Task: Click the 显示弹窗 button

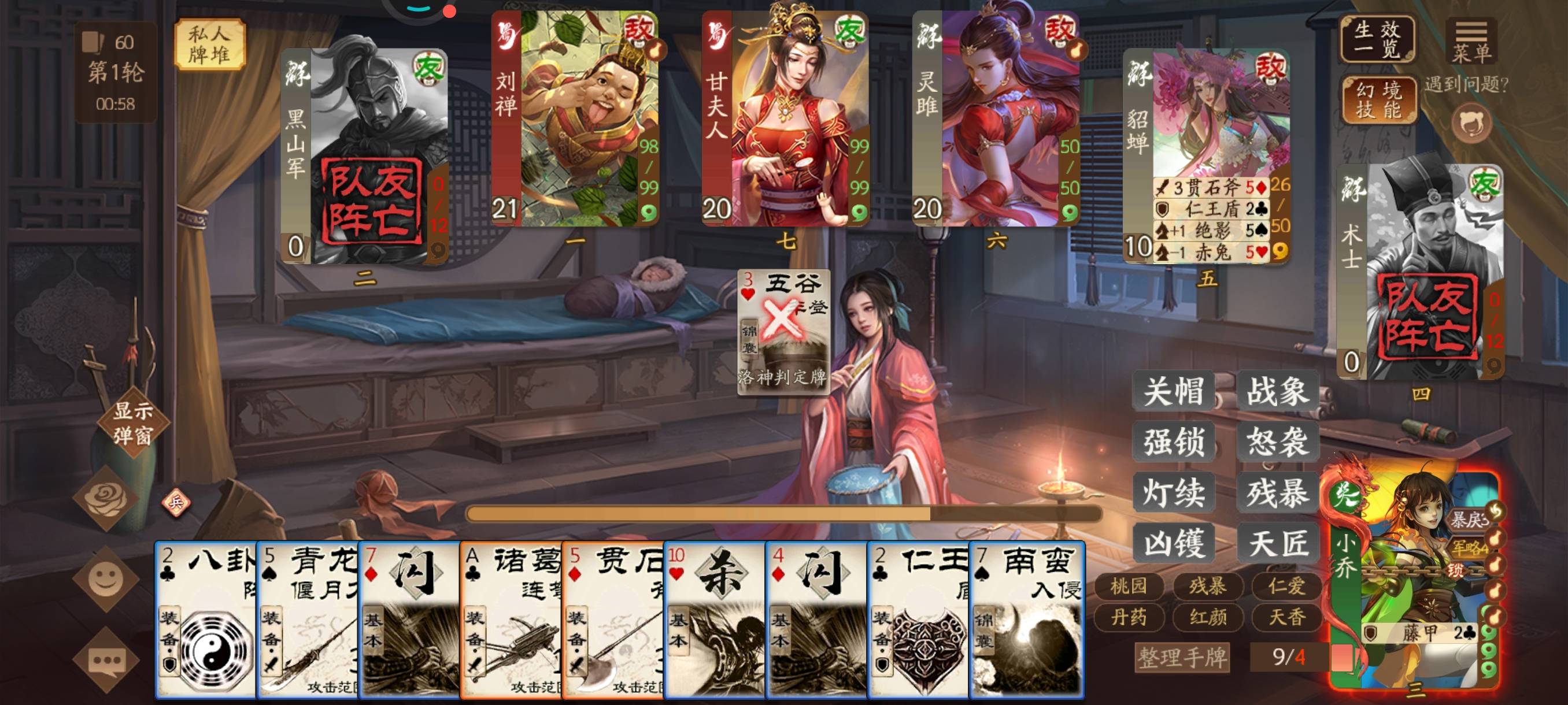Action: (133, 423)
